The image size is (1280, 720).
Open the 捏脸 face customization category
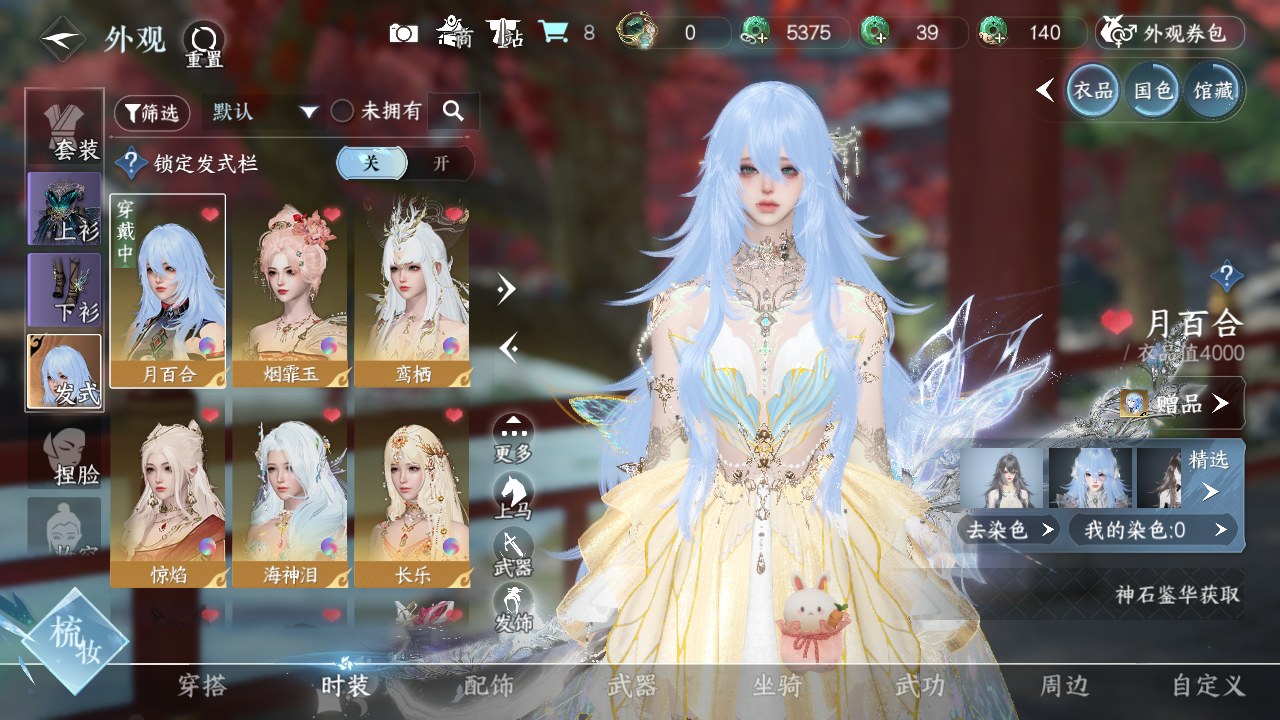(x=65, y=456)
